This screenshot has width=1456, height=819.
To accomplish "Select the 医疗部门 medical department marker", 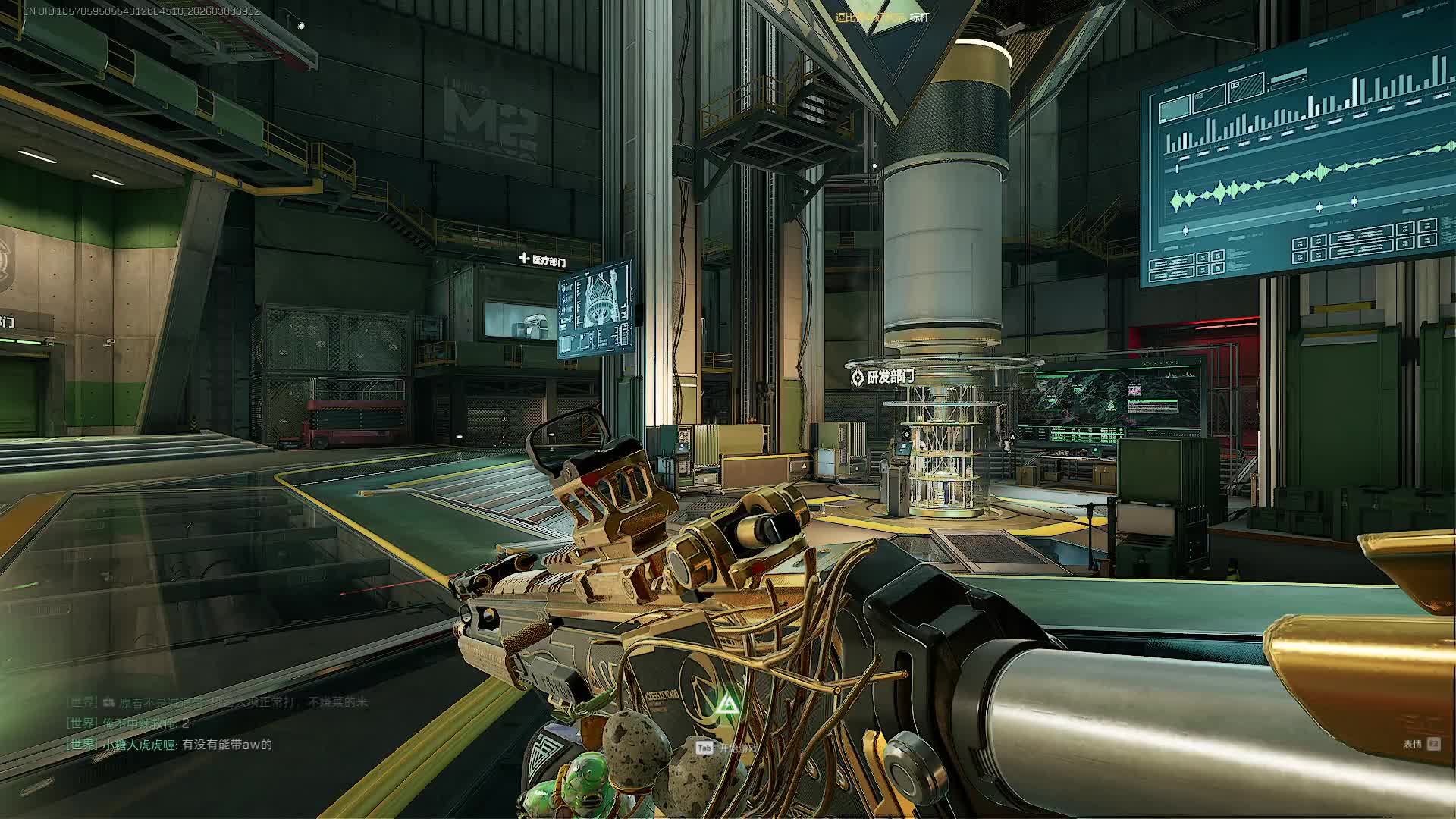I will click(x=543, y=261).
